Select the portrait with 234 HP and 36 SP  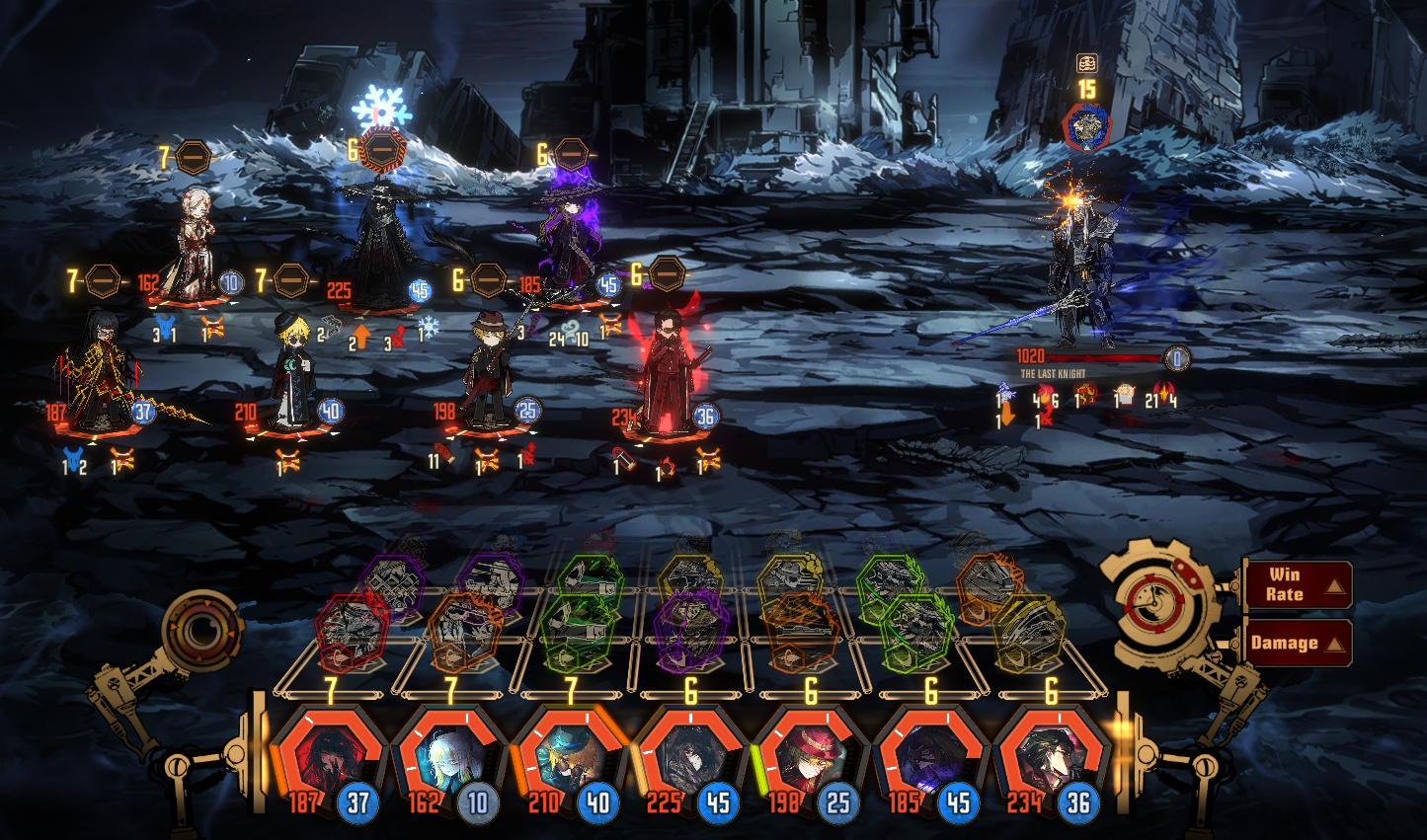click(1052, 760)
